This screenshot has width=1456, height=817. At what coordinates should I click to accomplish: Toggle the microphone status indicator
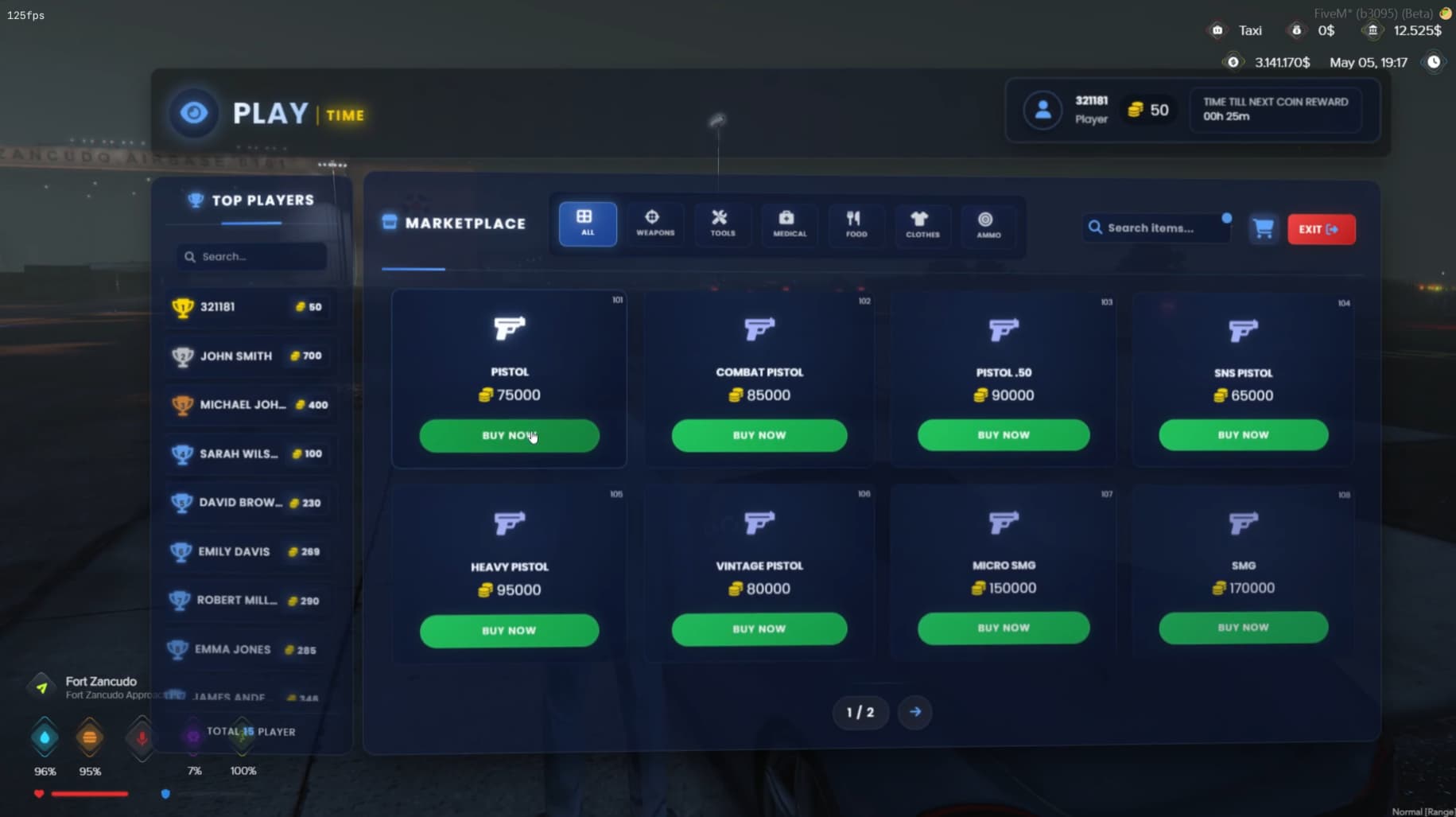[141, 738]
